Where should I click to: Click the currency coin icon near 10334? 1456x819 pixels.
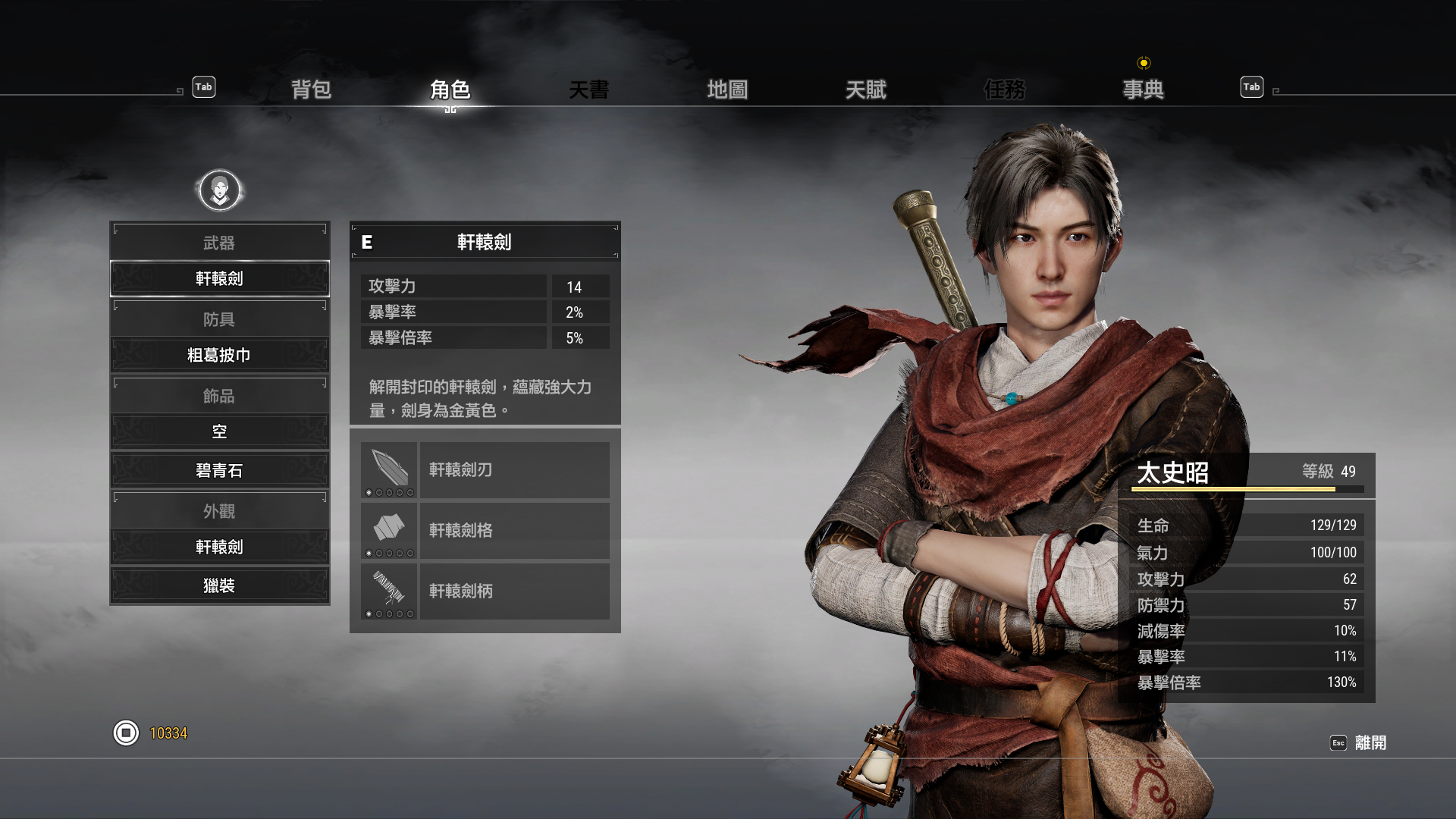(x=126, y=733)
